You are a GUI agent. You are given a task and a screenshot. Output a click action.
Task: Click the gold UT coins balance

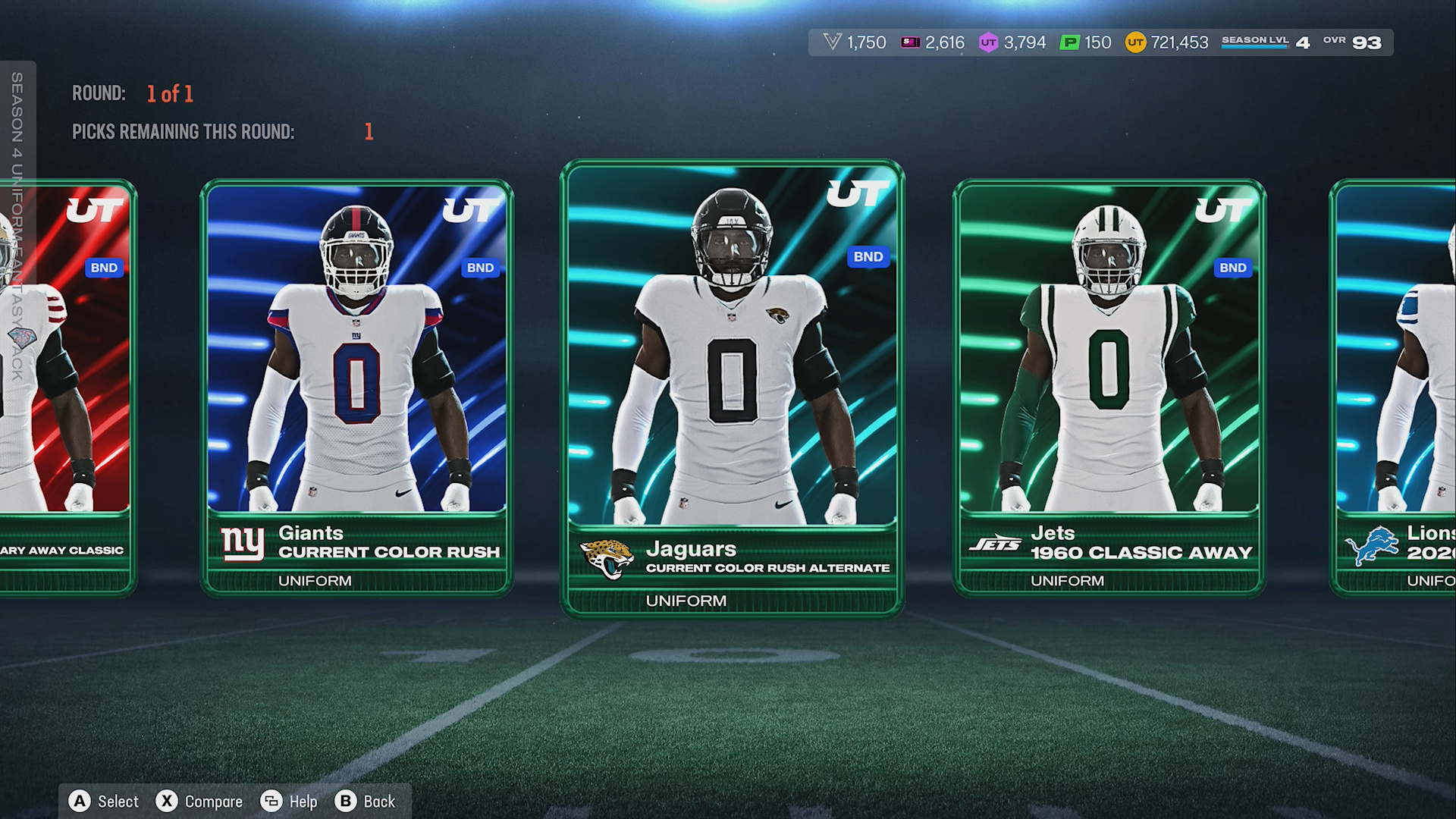1166,42
